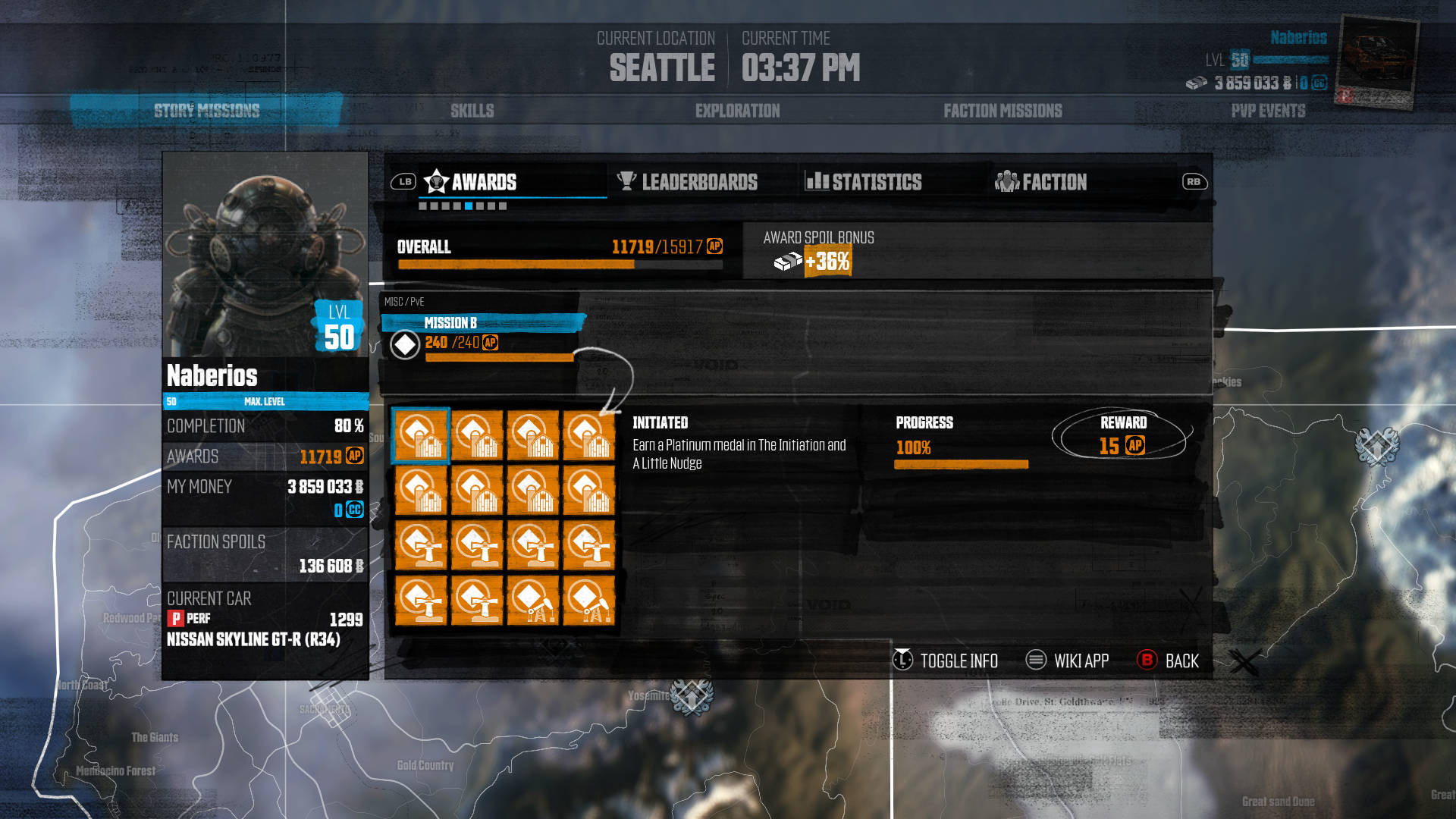Click the Naberios profile picture thumbnail
Viewport: 1456px width, 819px height.
(x=1376, y=61)
